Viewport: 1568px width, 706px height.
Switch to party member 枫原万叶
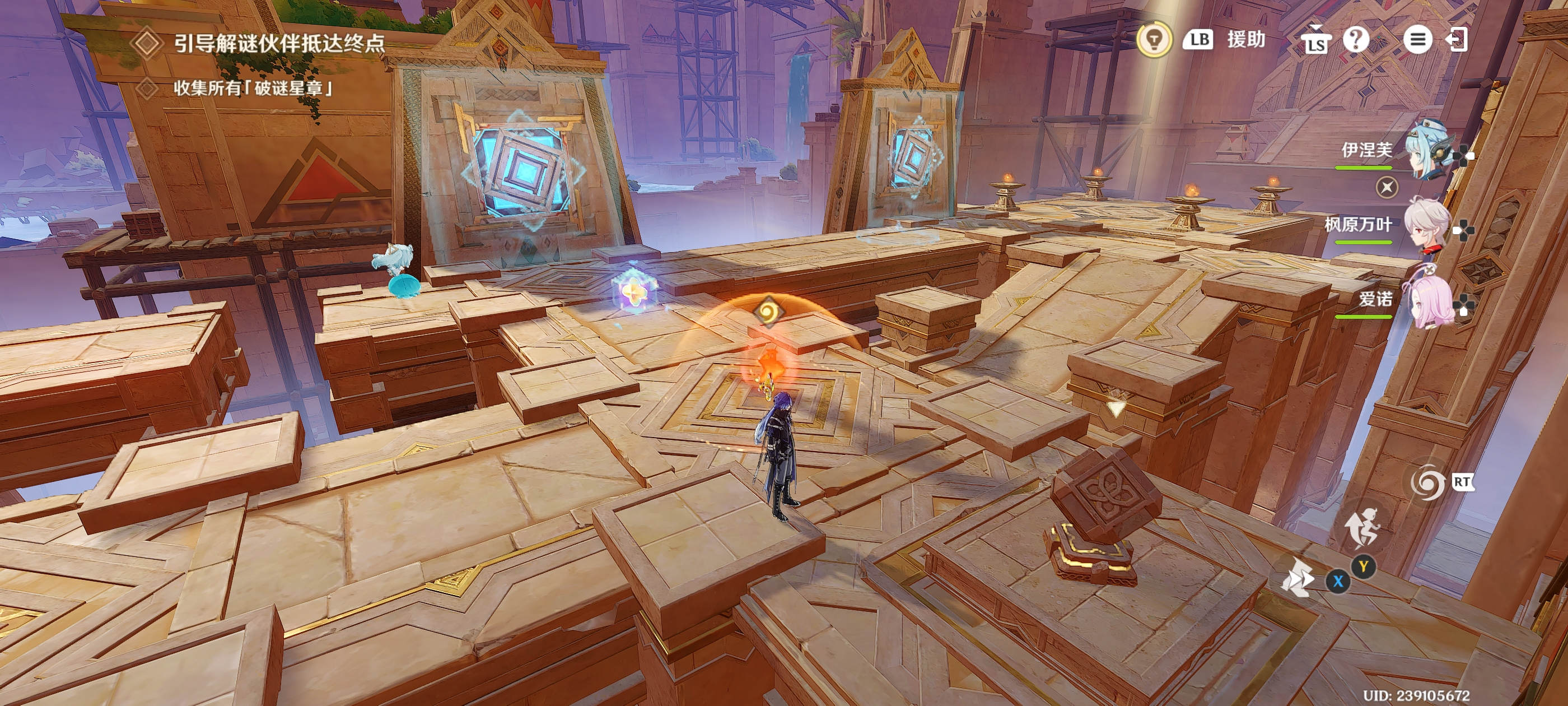point(1427,225)
